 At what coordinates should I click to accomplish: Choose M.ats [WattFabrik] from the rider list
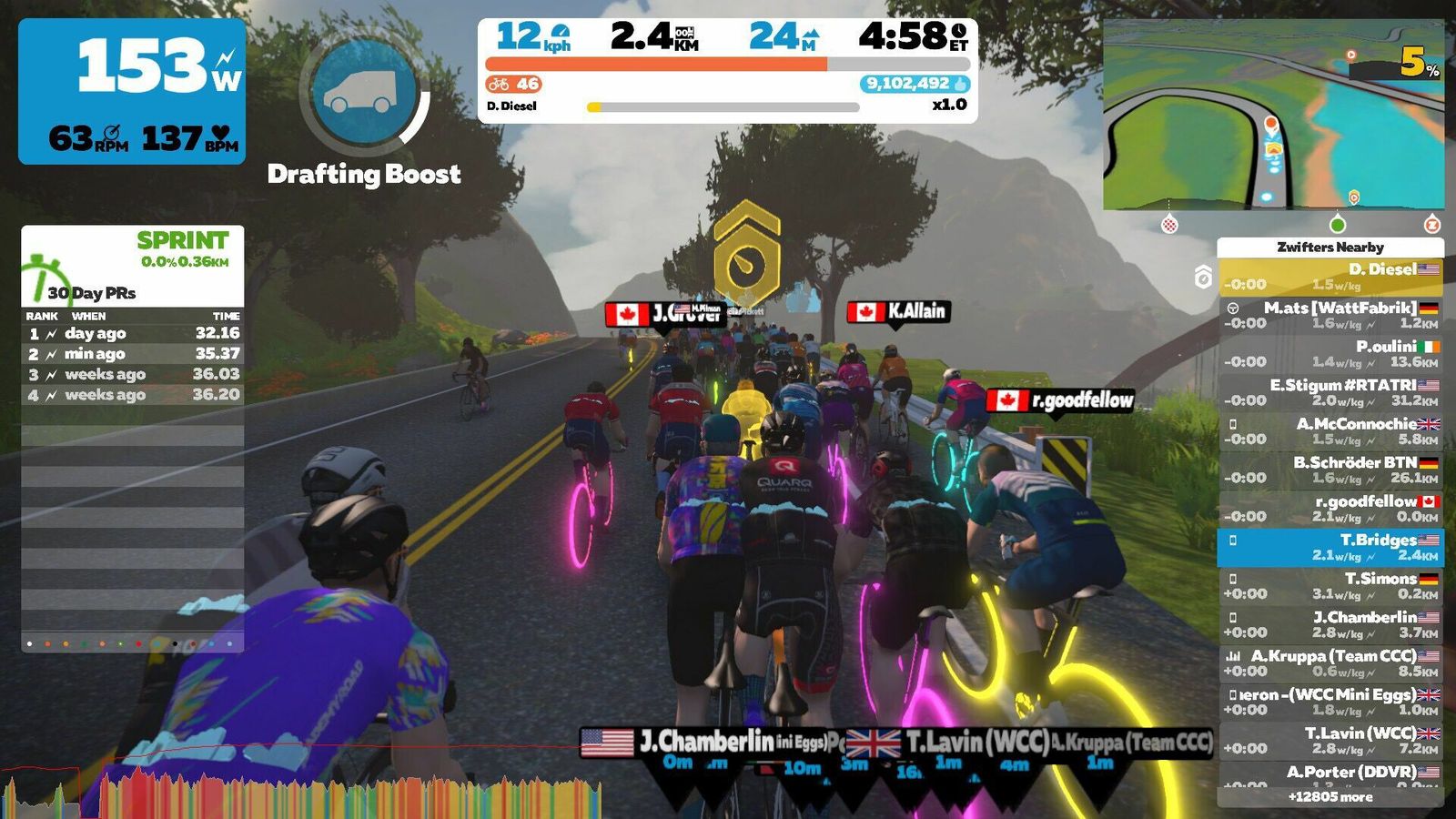pyautogui.click(x=1330, y=315)
